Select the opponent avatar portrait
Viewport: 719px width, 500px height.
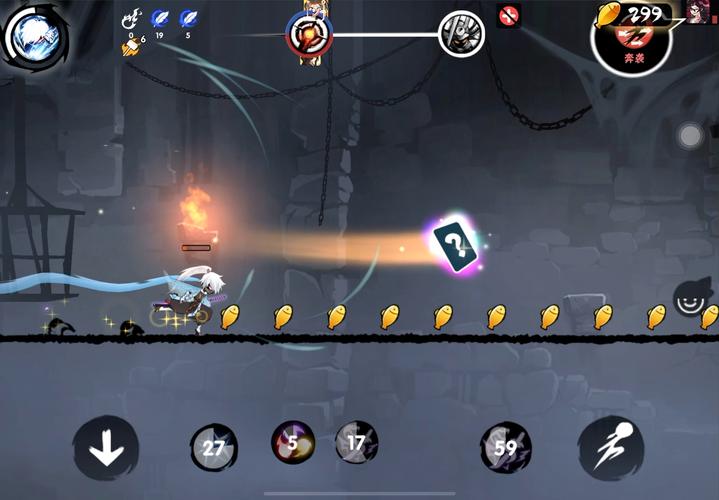pos(702,12)
